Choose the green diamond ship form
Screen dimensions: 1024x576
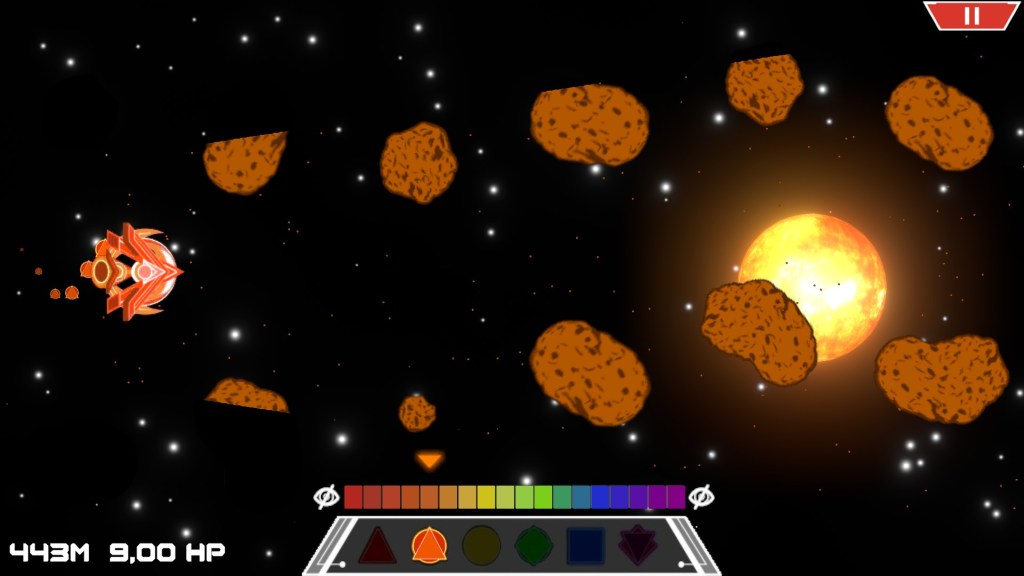(533, 546)
